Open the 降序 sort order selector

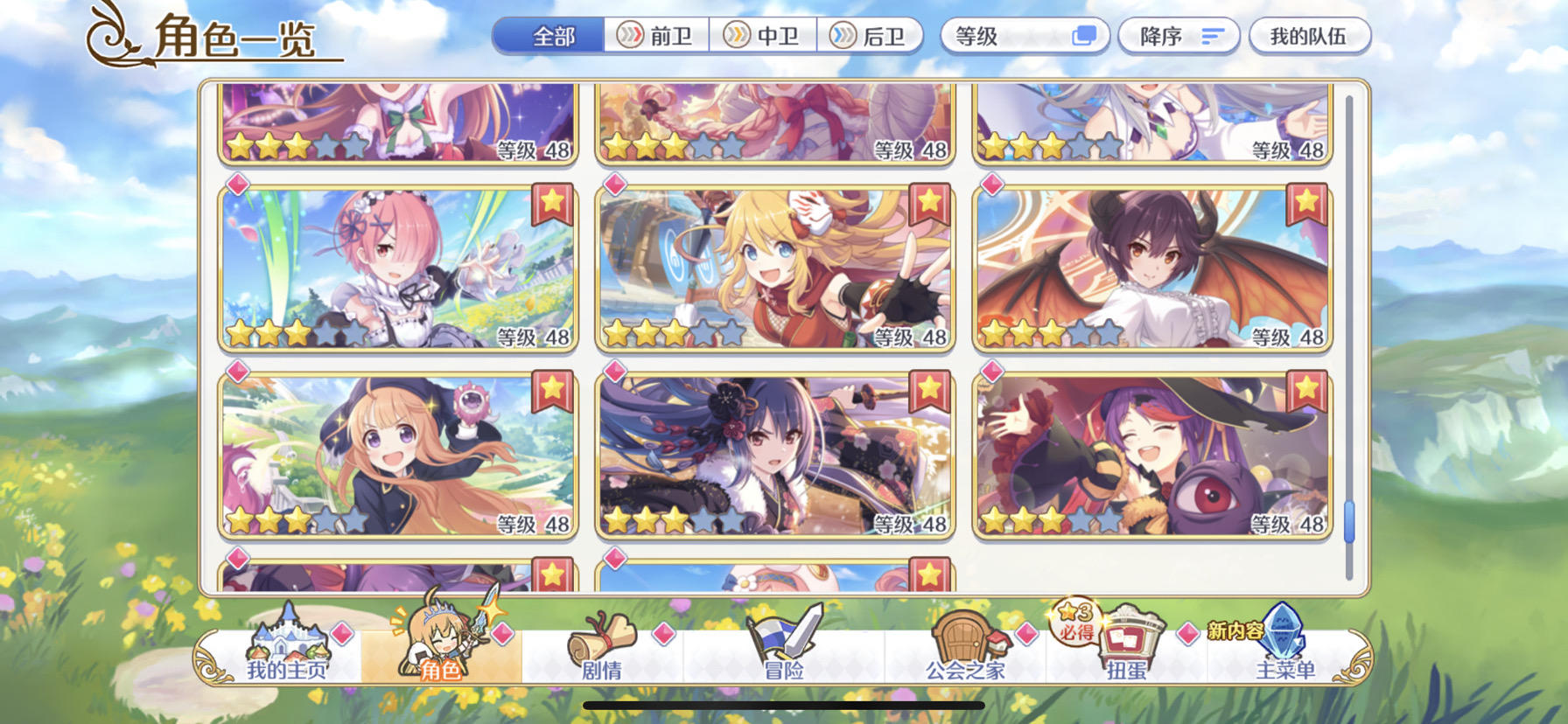(1177, 36)
